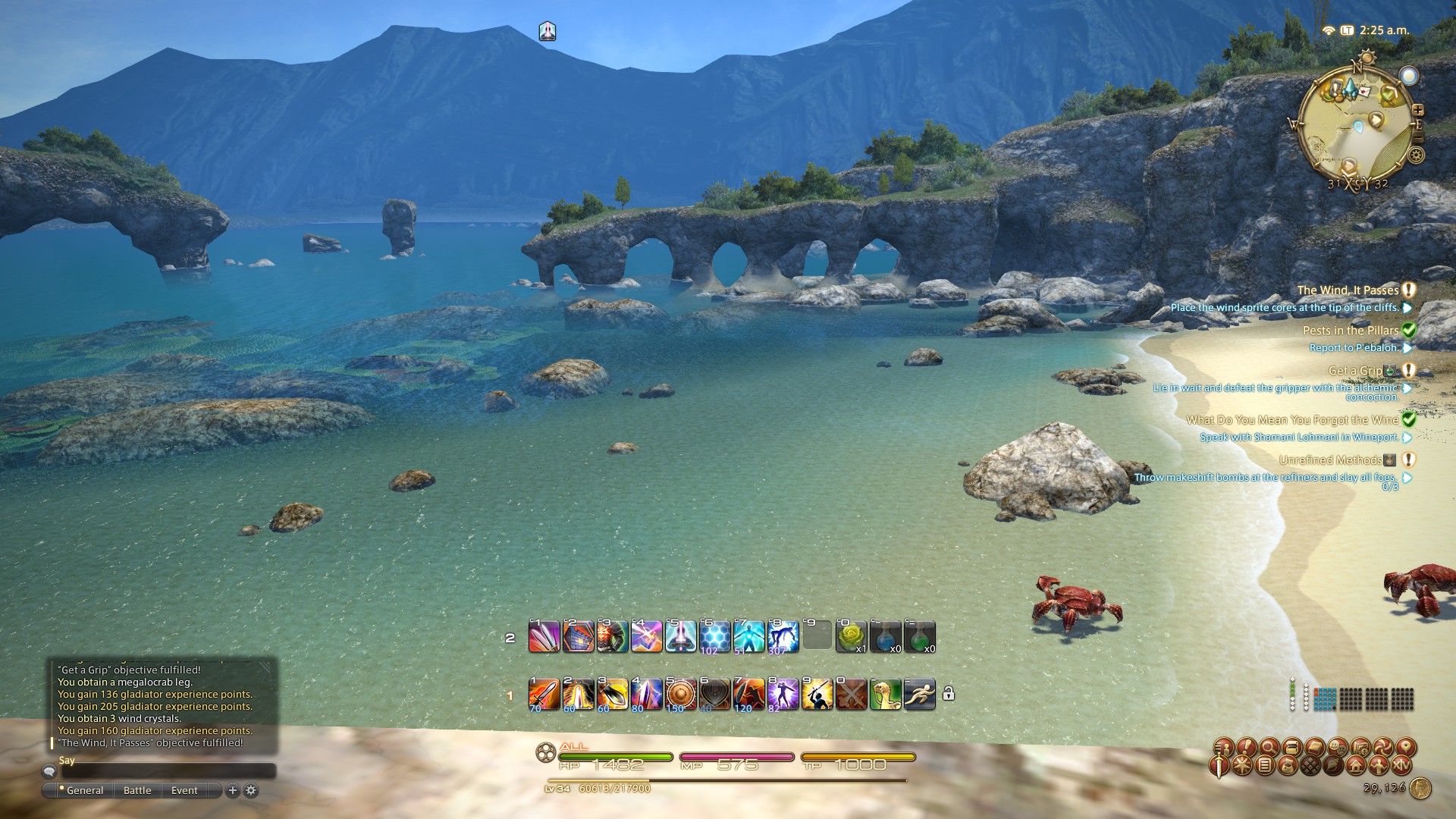The width and height of the screenshot is (1456, 819).
Task: Open the magnifying glass search menu icon
Action: point(1268,747)
